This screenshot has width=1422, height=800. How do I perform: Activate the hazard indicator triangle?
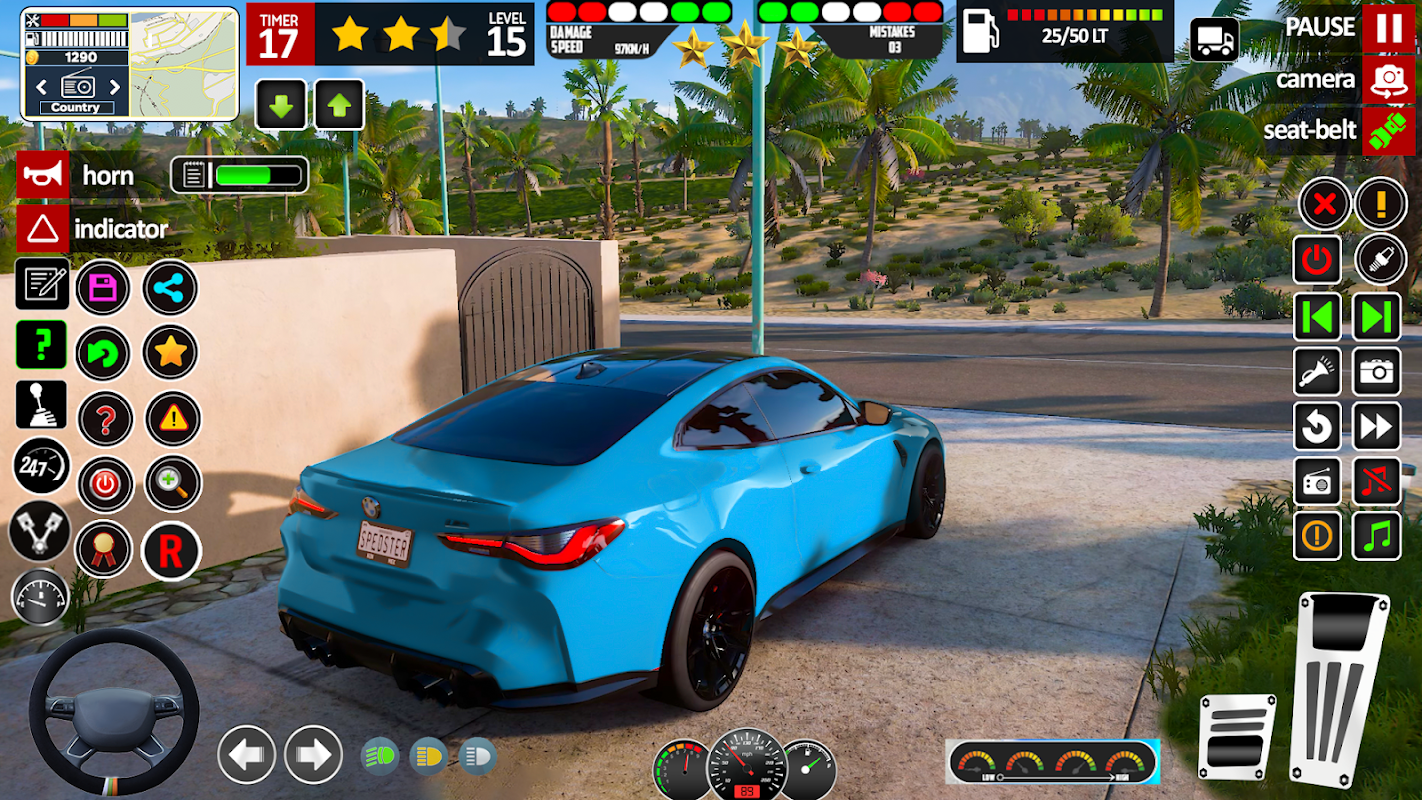pos(43,229)
